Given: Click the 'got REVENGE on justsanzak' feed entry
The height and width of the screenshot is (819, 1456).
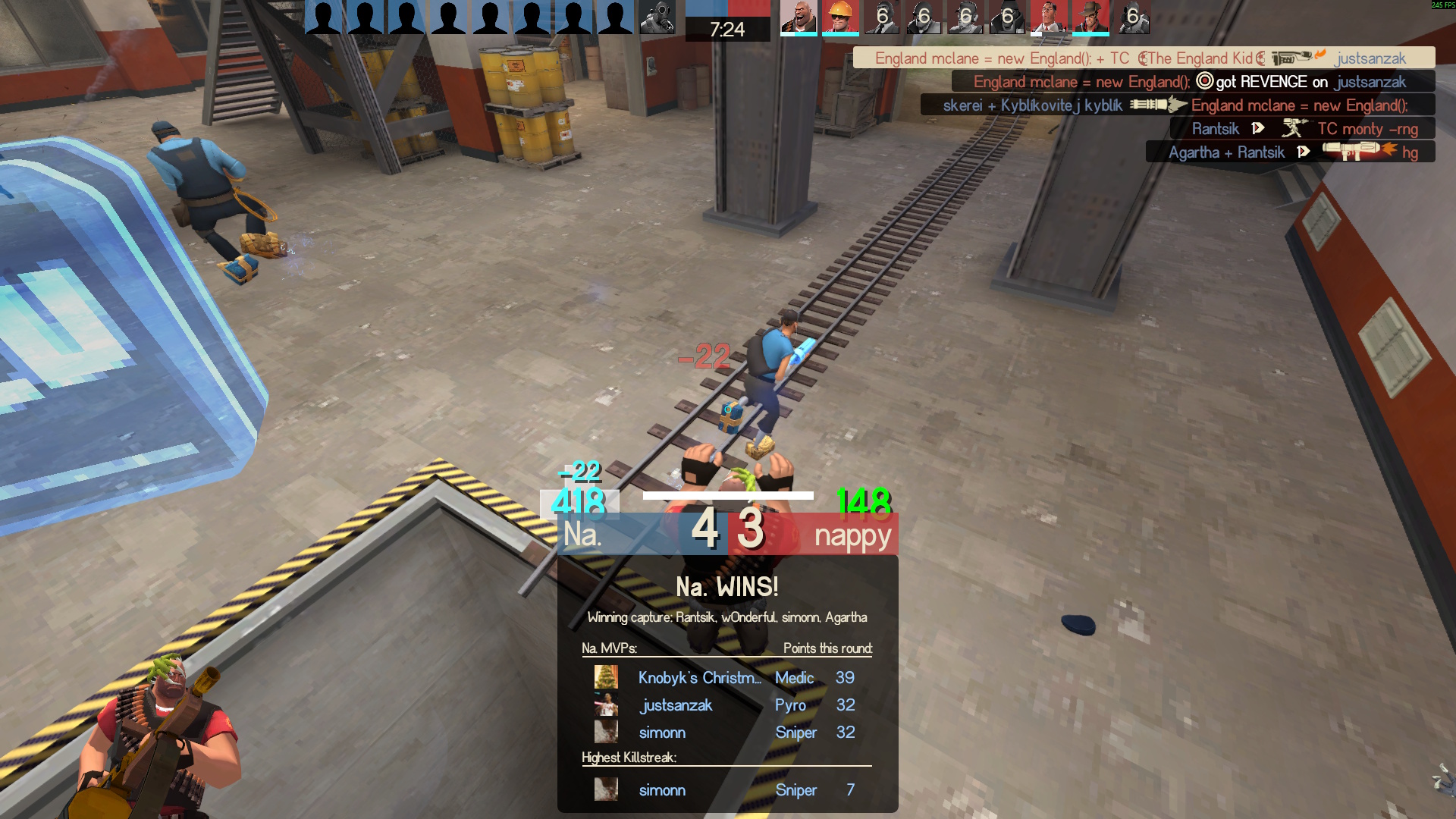Looking at the screenshot, I should 1192,81.
